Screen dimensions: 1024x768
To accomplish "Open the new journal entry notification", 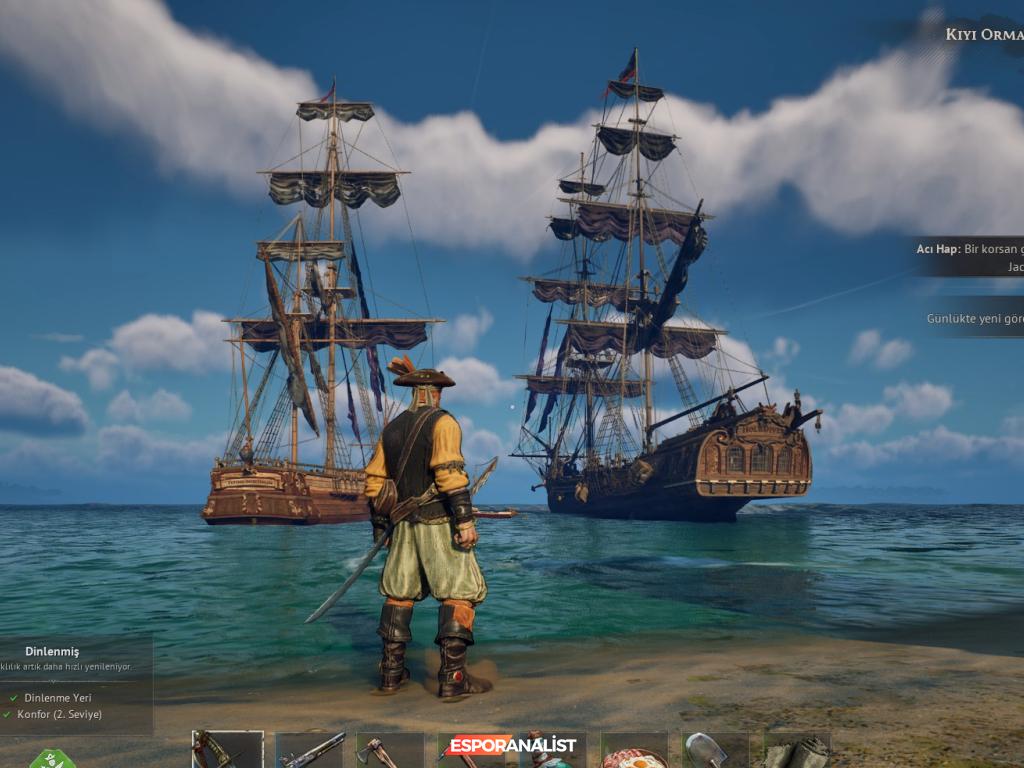I will pos(974,318).
